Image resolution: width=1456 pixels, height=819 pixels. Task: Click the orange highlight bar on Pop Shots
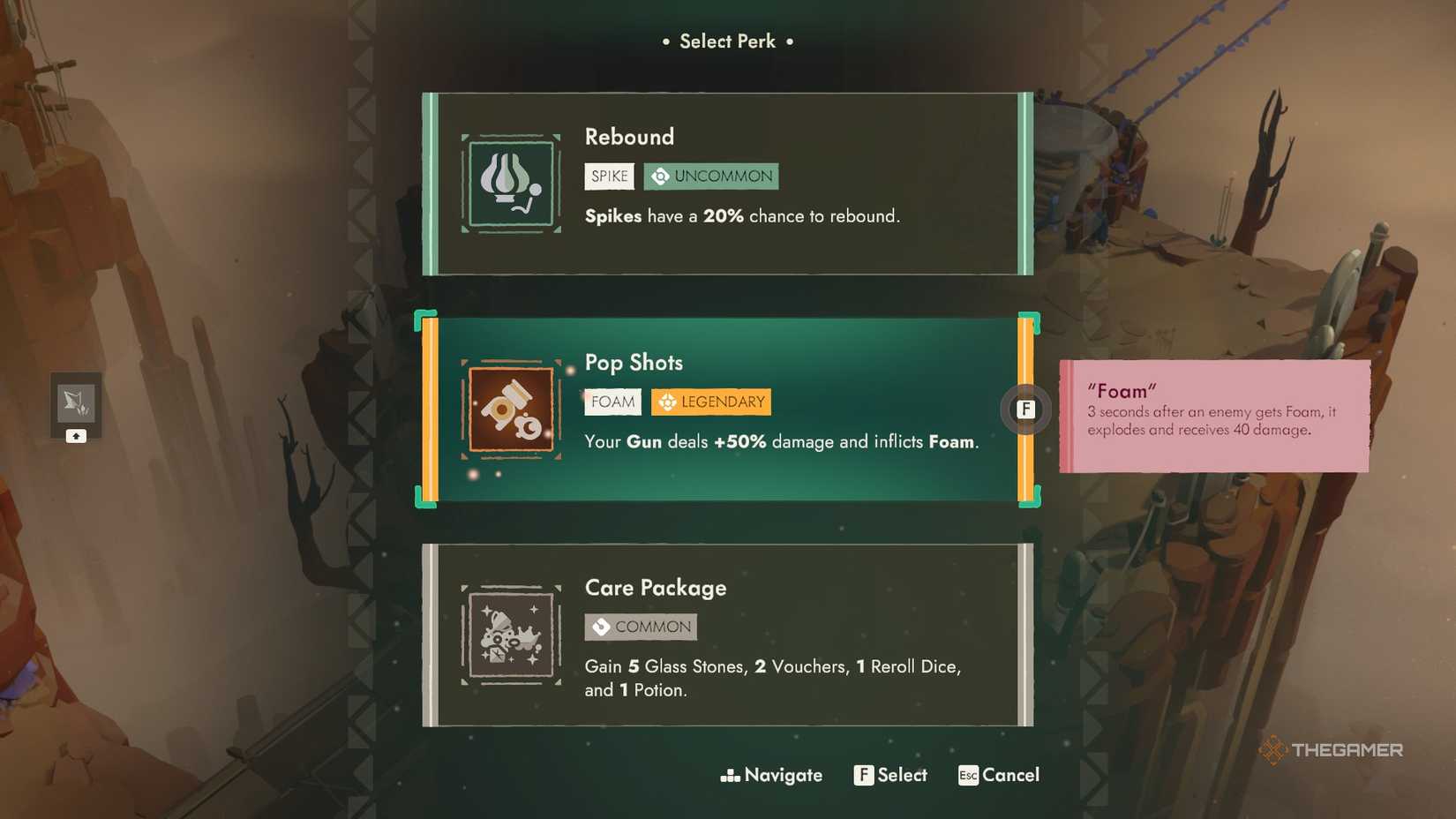432,409
